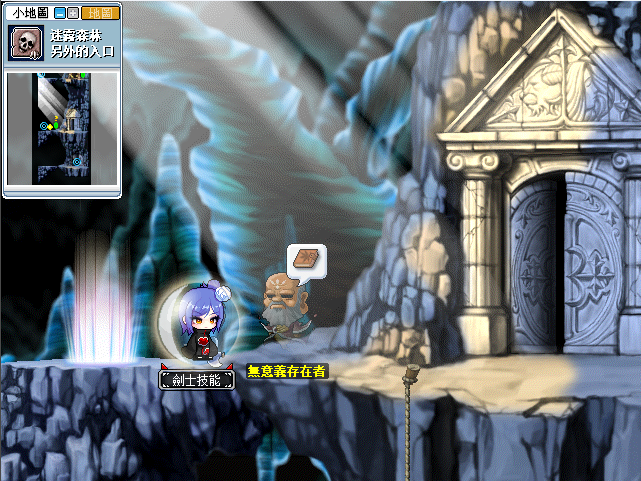Open the world map via the orange 地圖 button
The height and width of the screenshot is (481, 641).
click(101, 13)
